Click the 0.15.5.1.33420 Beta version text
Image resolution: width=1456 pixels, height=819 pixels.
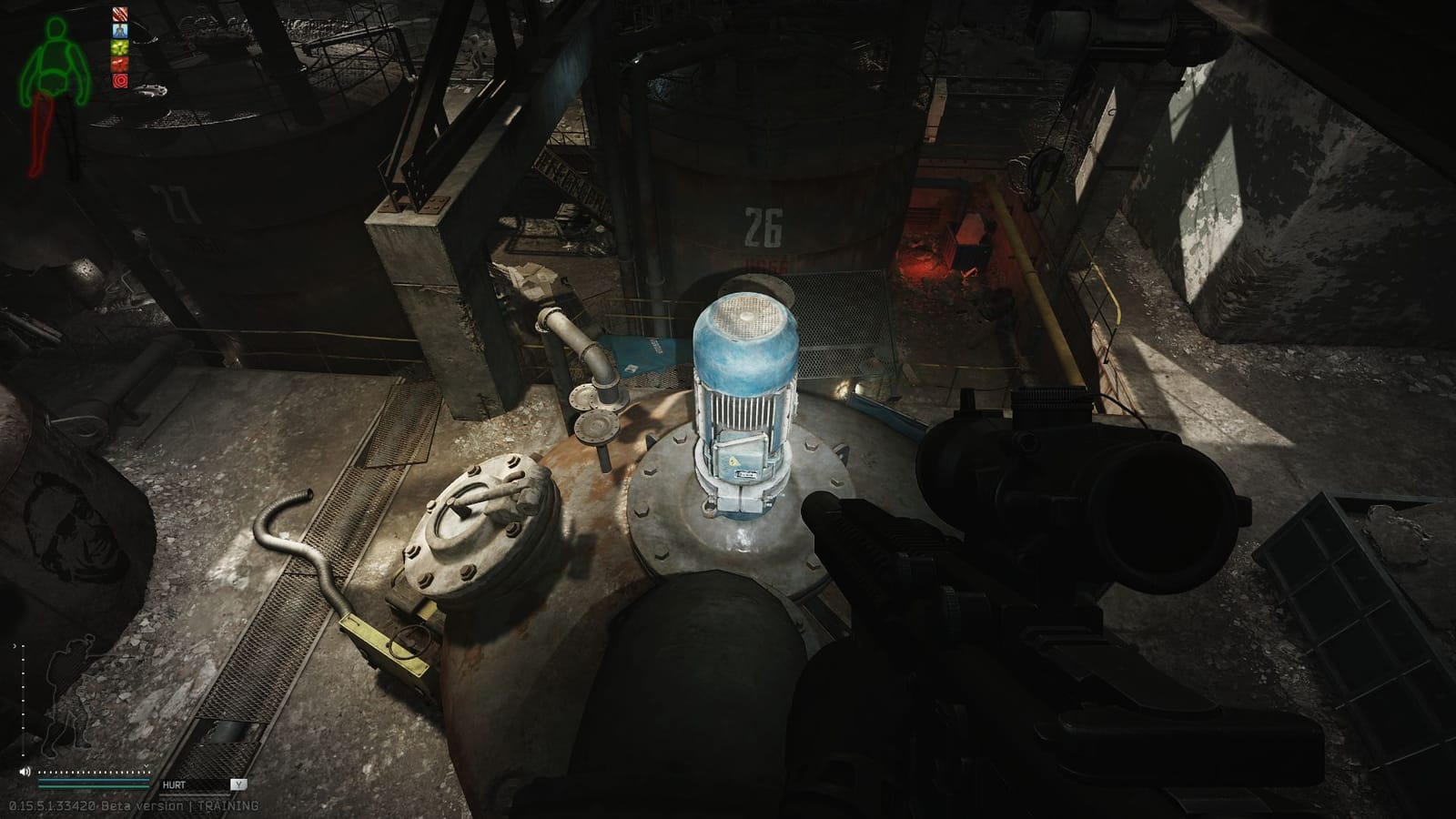(x=100, y=805)
